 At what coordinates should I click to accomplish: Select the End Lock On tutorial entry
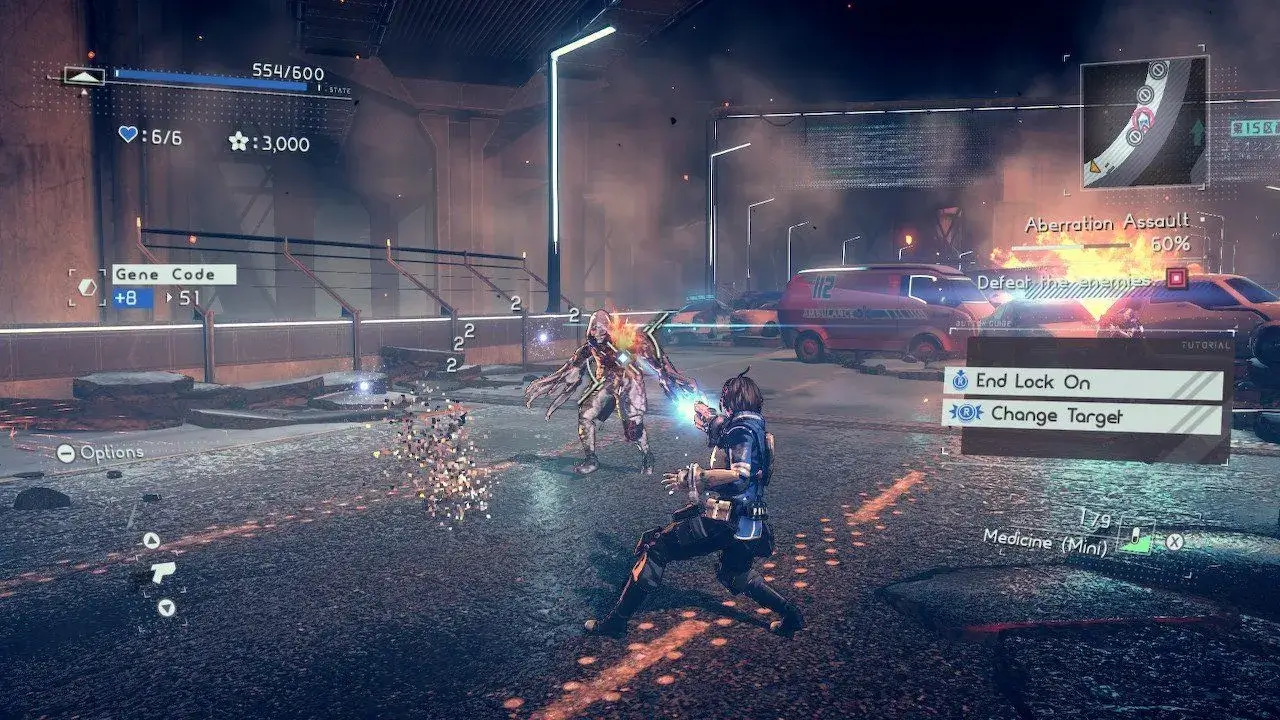(1083, 383)
